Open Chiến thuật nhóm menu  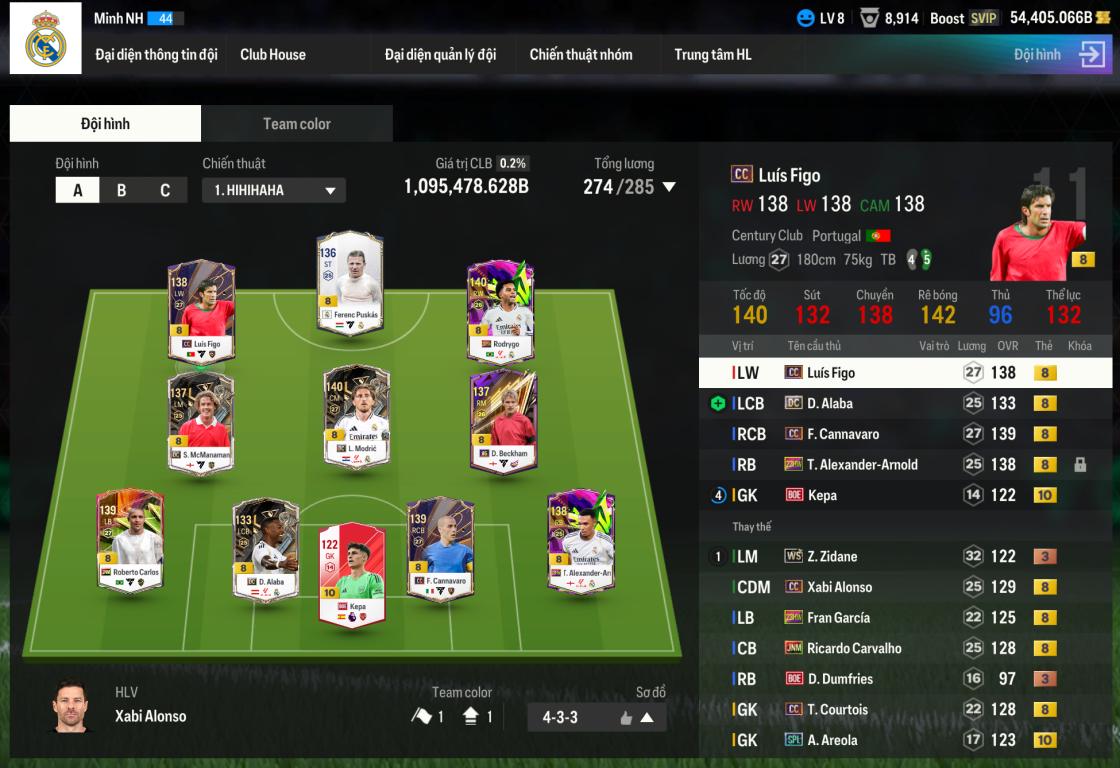(581, 55)
